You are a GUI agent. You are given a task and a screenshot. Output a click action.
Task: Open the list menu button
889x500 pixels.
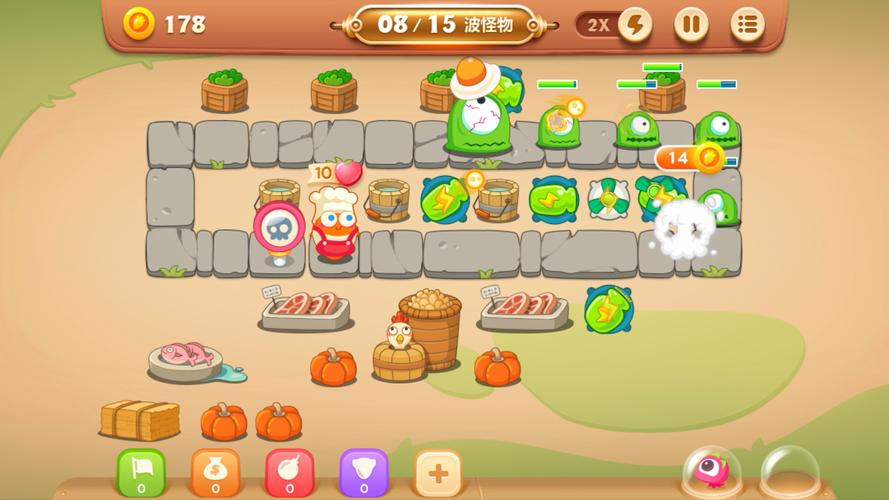(x=747, y=25)
